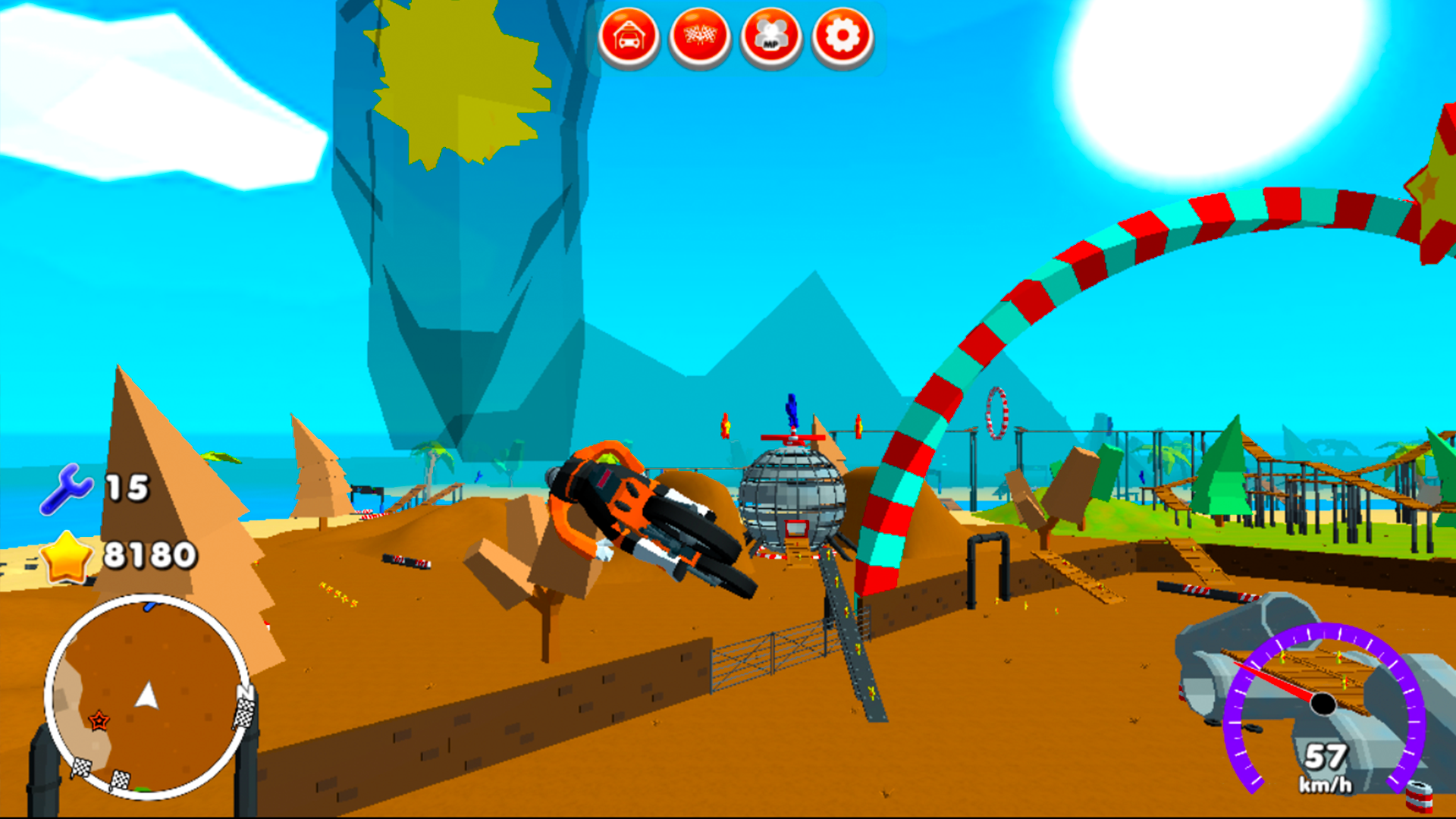Image resolution: width=1456 pixels, height=819 pixels.
Task: Open the settings gear menu
Action: click(842, 33)
